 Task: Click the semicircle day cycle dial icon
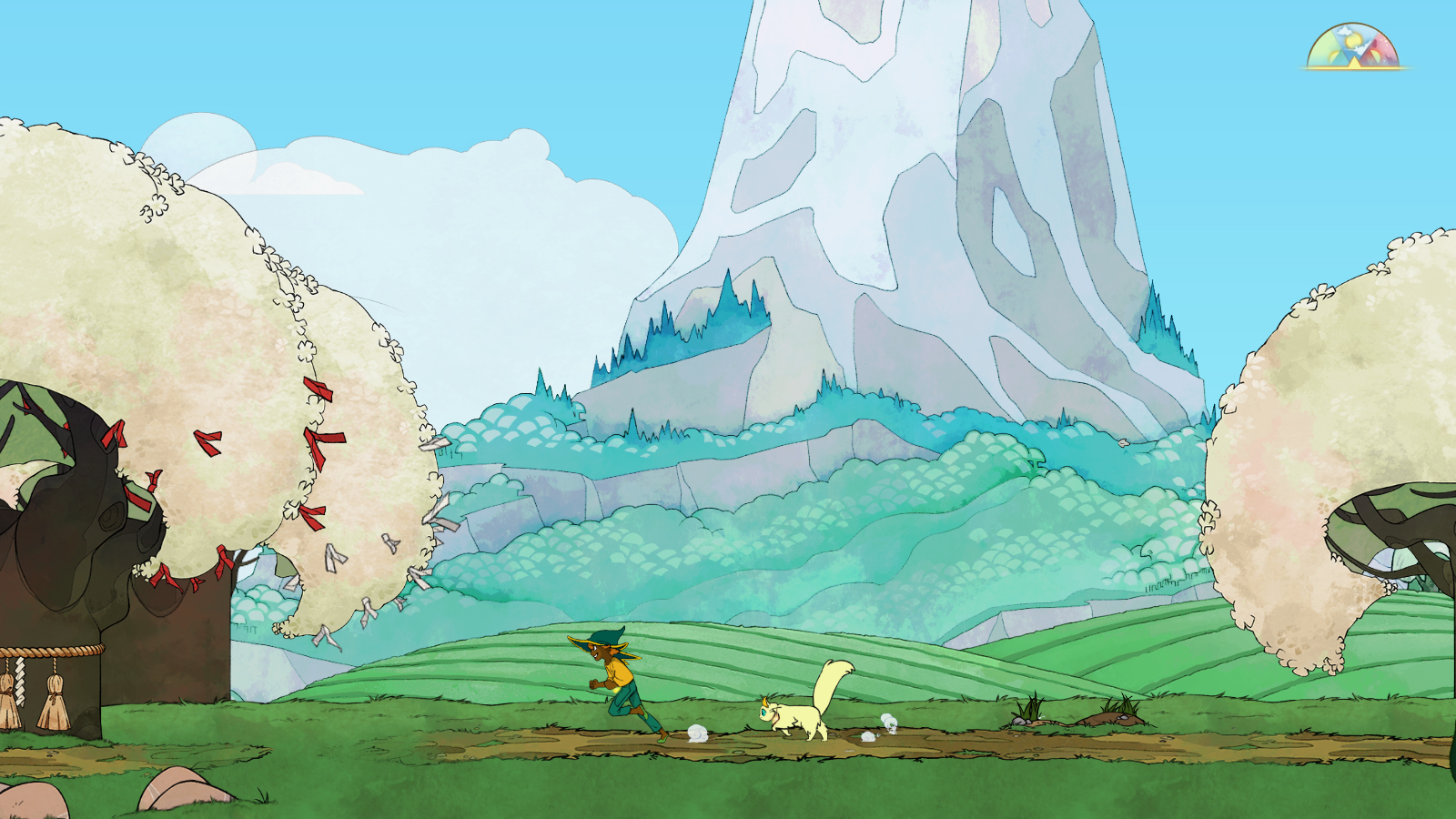click(x=1353, y=48)
